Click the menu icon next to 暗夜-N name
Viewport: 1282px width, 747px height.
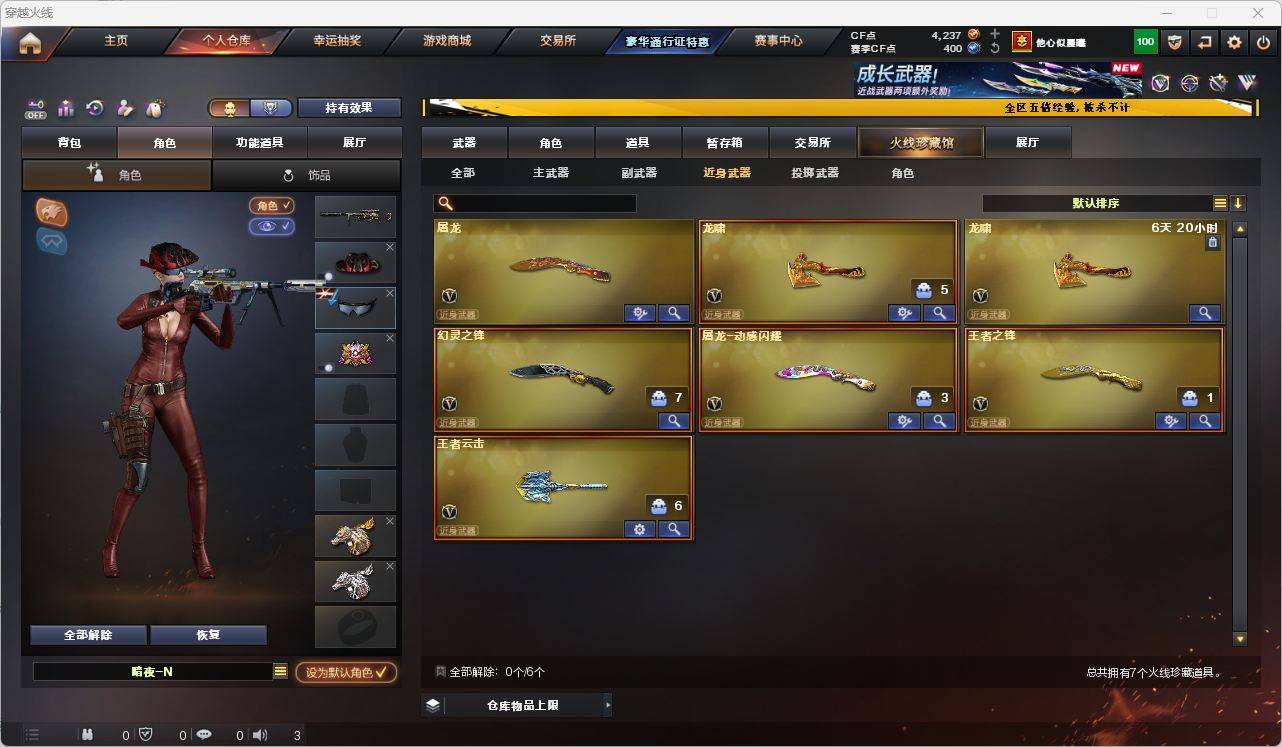click(278, 672)
